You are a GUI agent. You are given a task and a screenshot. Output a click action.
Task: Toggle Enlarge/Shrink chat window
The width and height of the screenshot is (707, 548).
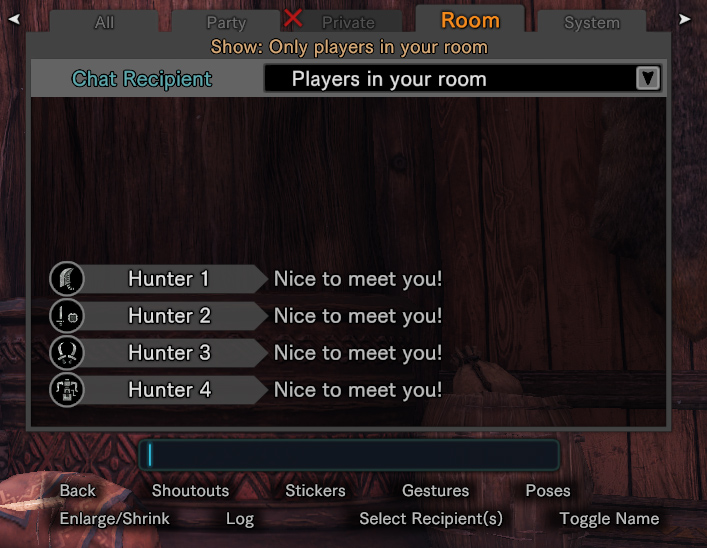(x=115, y=519)
